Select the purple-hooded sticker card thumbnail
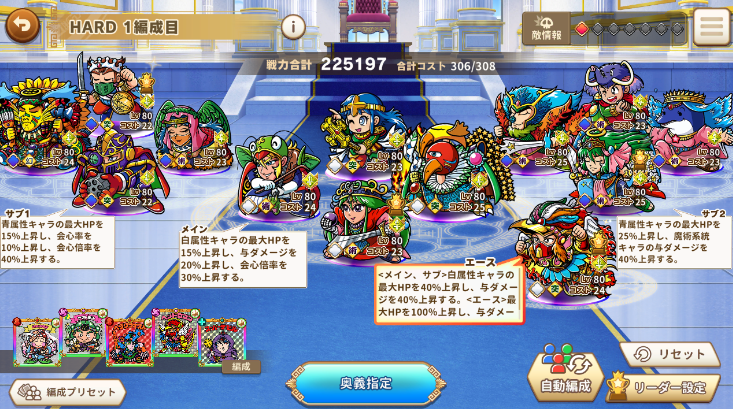Image resolution: width=733 pixels, height=409 pixels. 223,341
